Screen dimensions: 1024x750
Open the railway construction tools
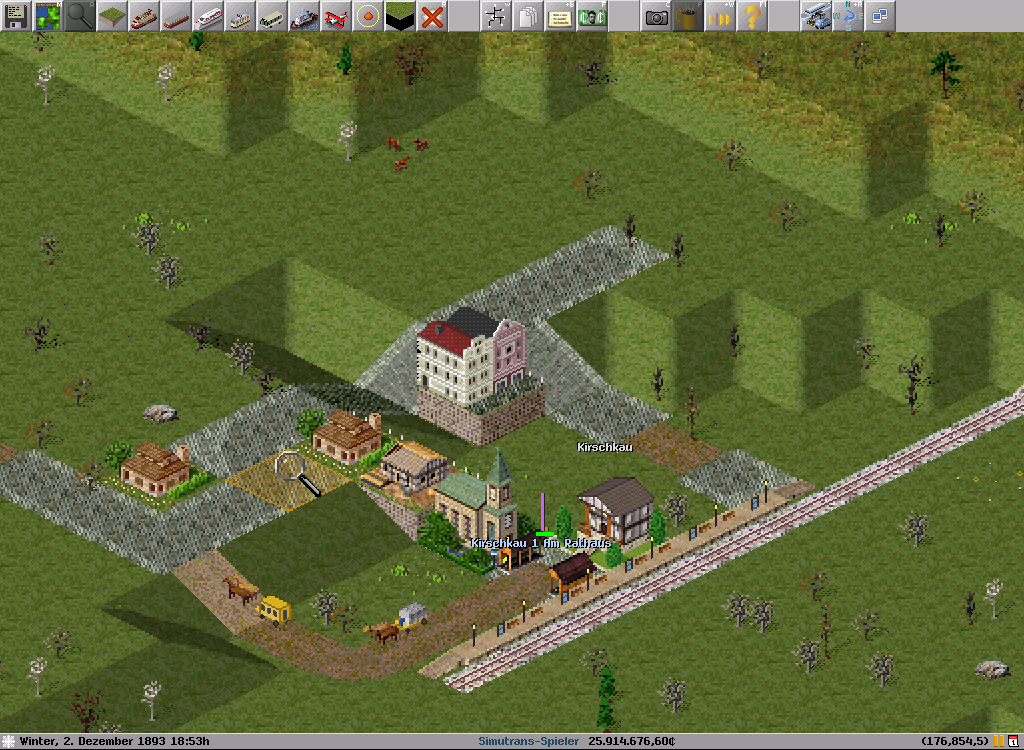point(144,16)
